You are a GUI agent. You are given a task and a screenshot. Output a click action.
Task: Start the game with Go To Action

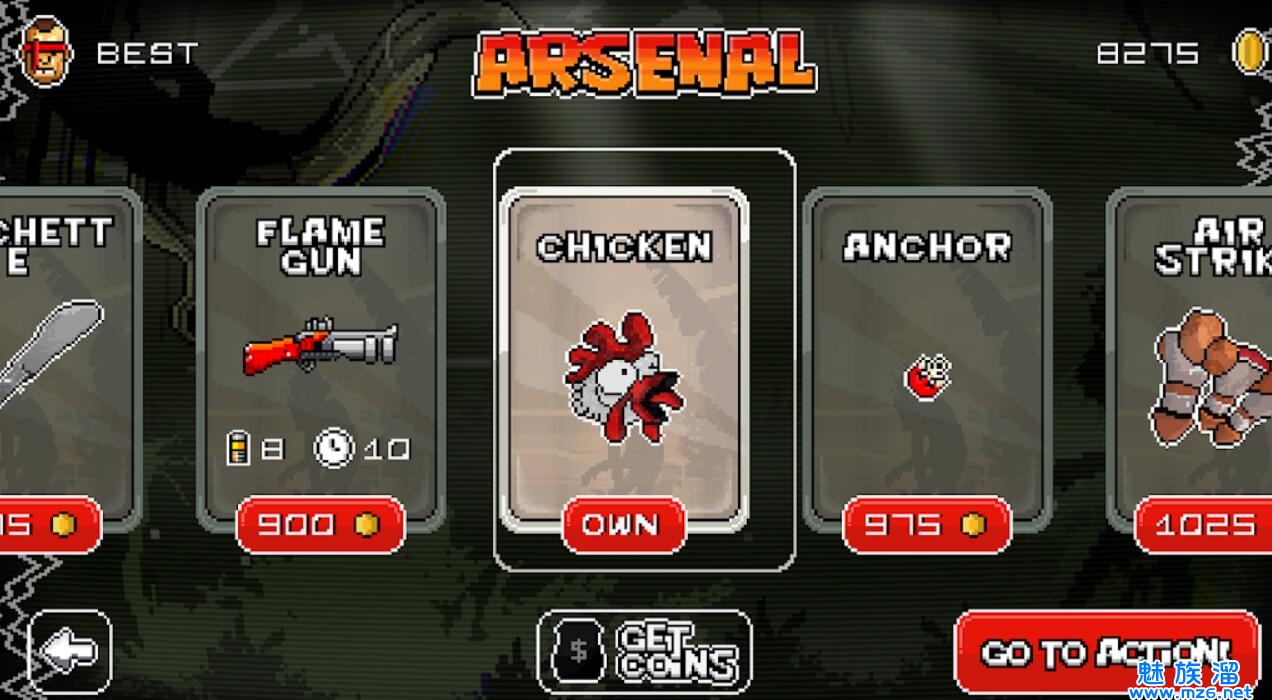coord(1105,652)
